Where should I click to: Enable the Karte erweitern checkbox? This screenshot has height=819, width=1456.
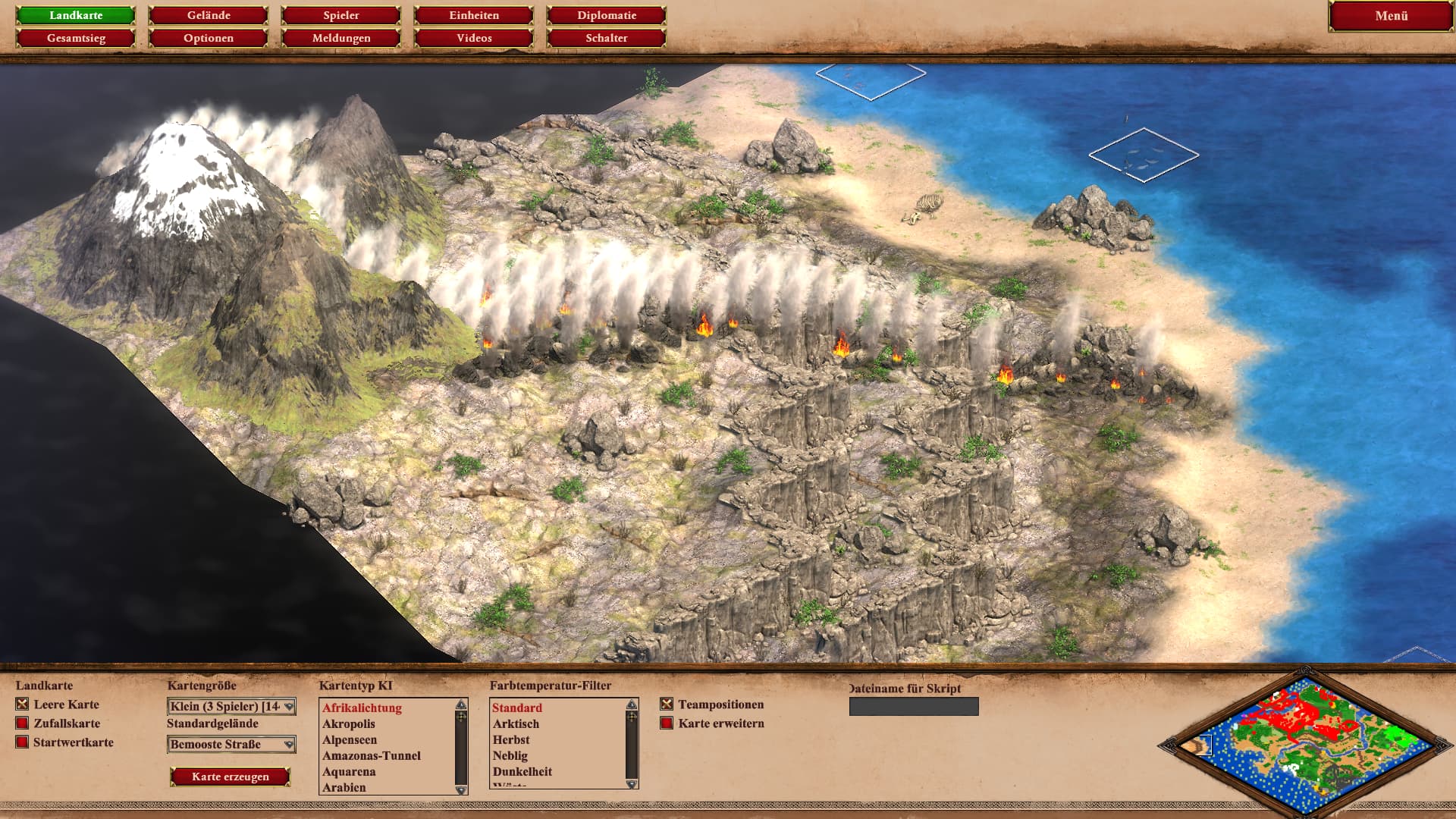pyautogui.click(x=667, y=723)
